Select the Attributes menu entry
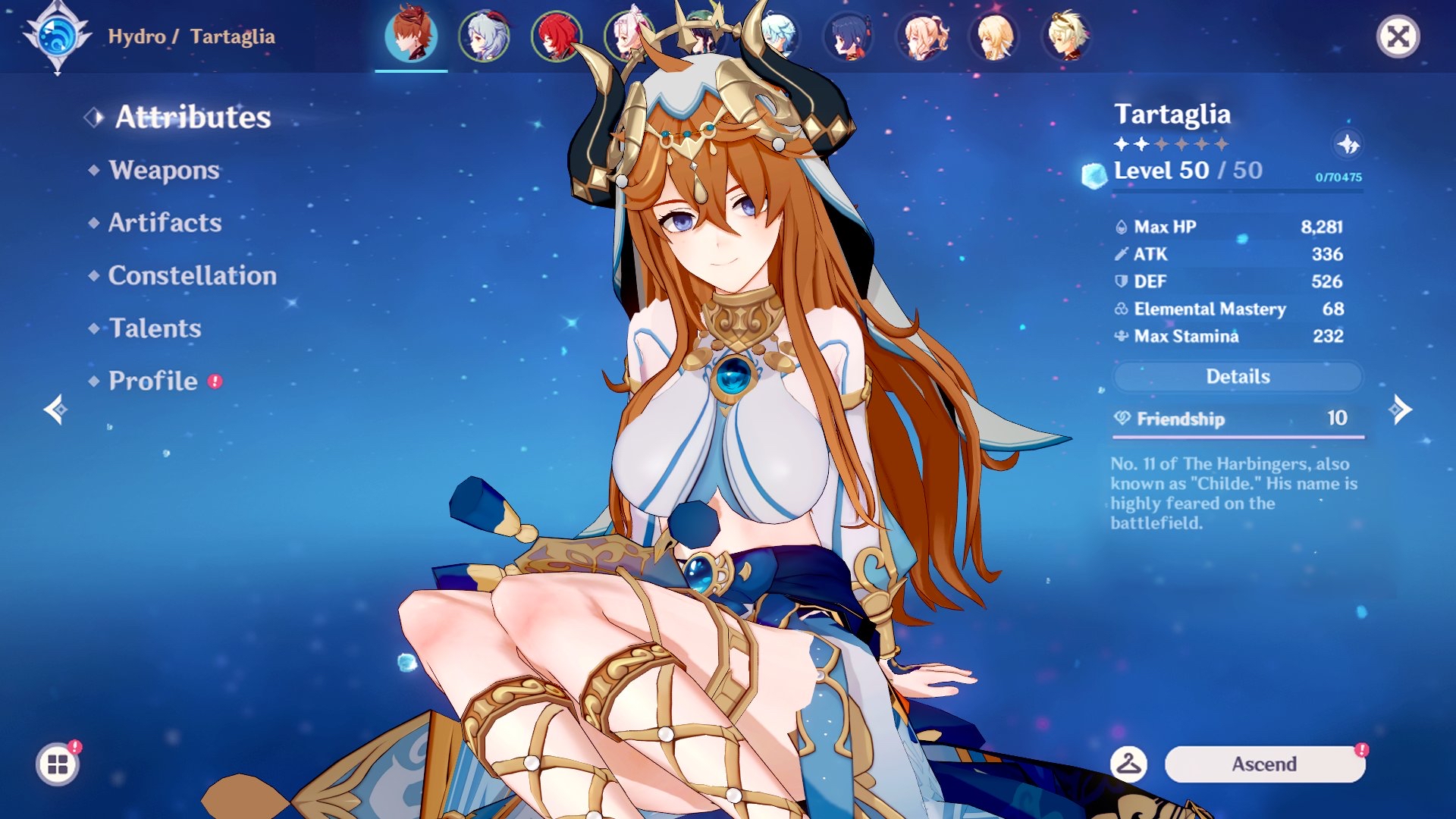Screen dimensions: 1456x819 (x=193, y=118)
